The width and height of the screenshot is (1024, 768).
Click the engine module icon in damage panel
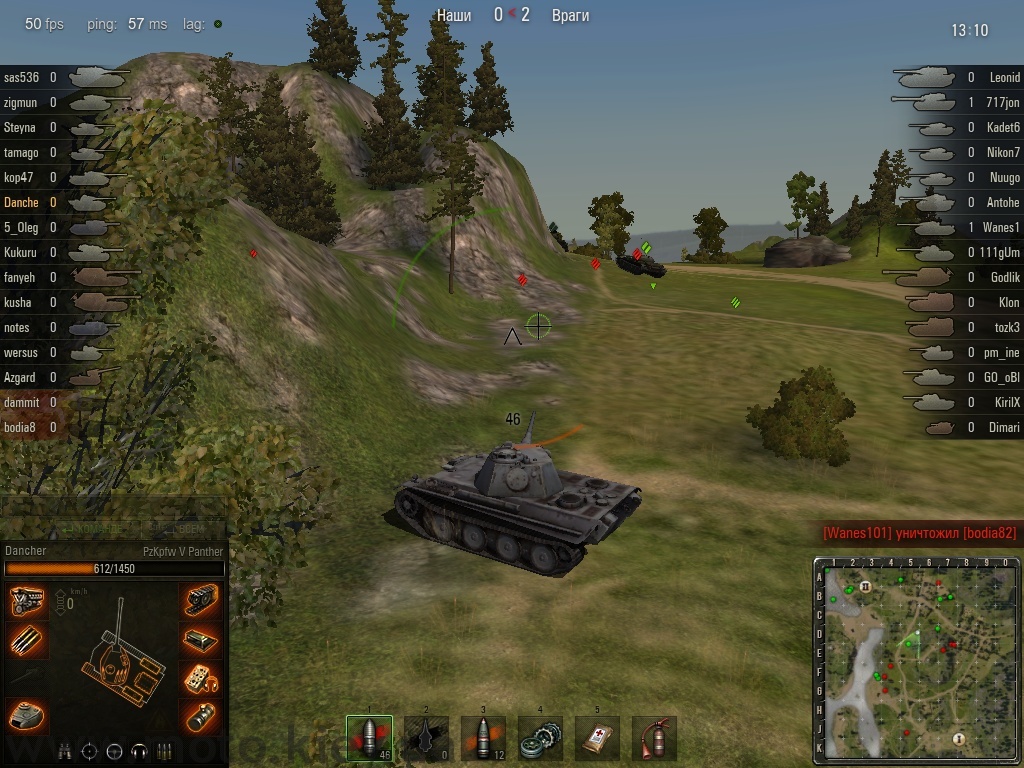point(27,601)
